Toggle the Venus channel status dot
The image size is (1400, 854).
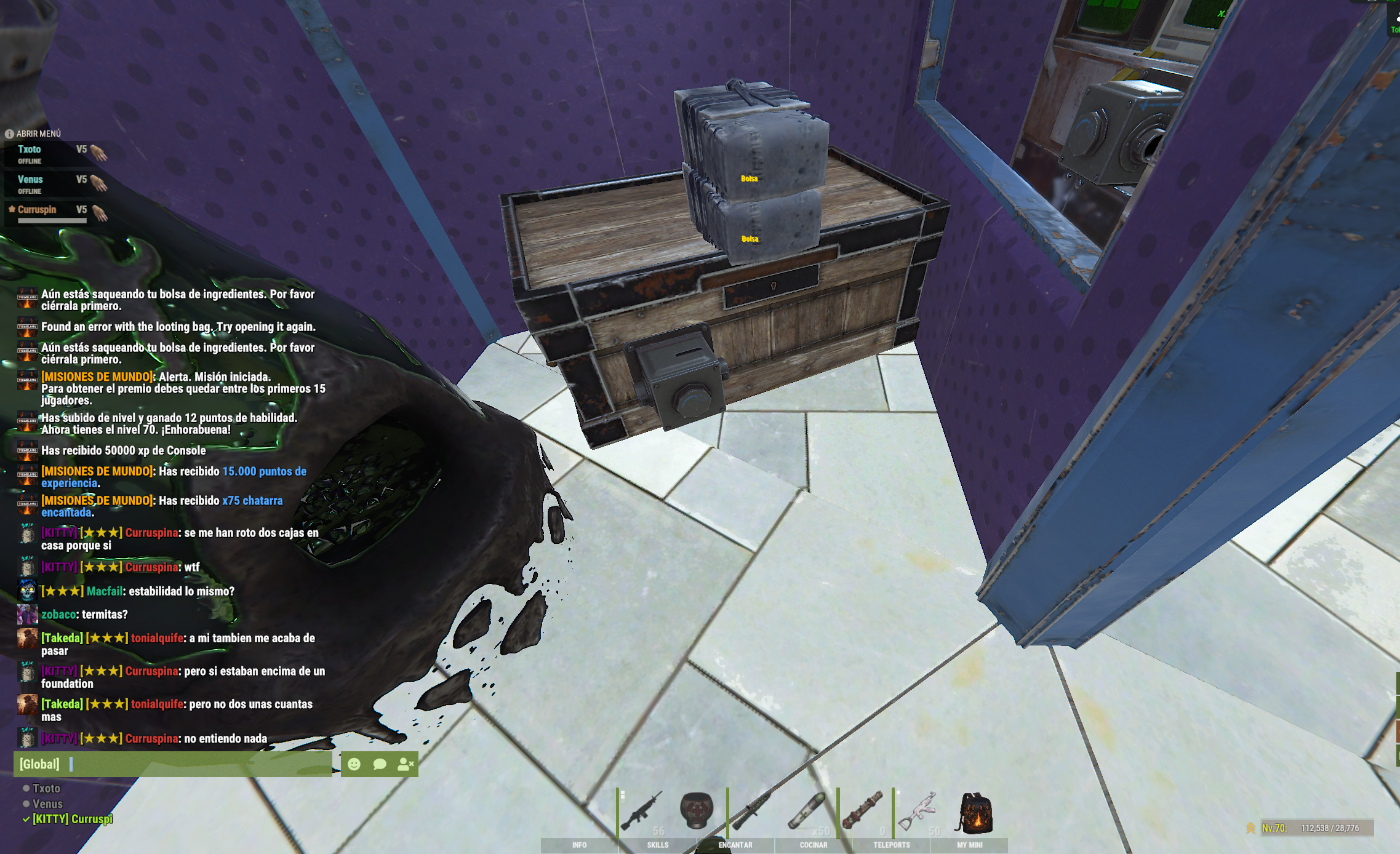(x=26, y=804)
